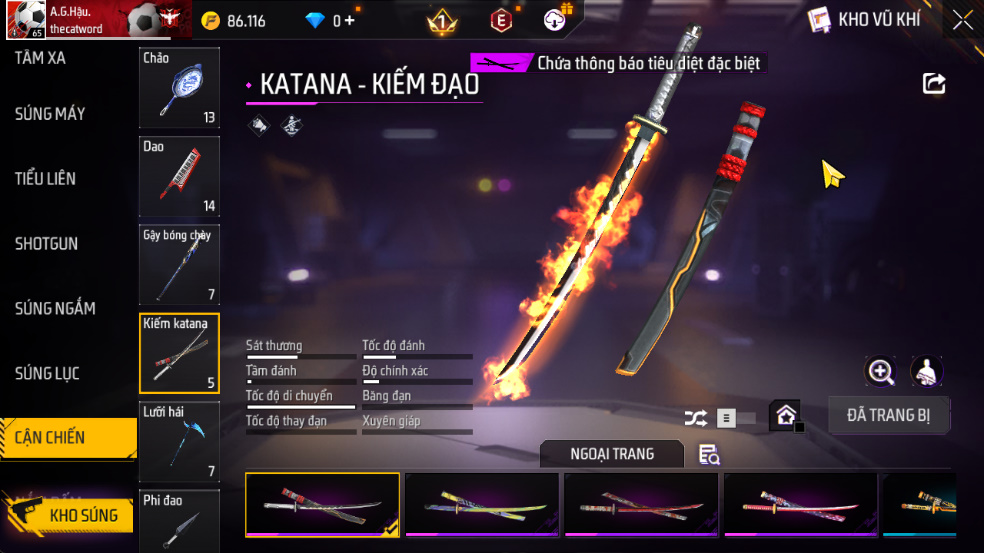Choose the Phi đao throwing knife
The height and width of the screenshot is (553, 984).
[180, 521]
